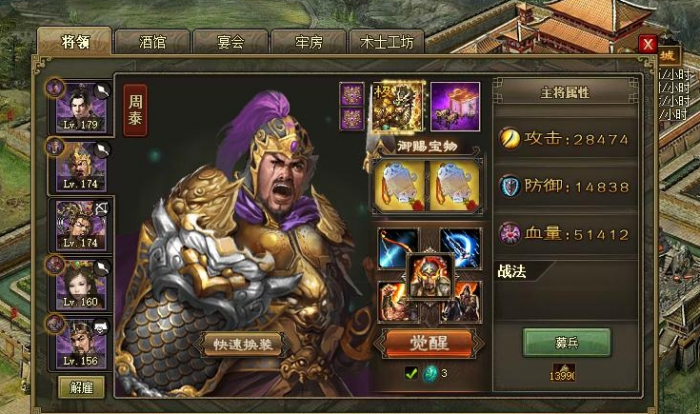Viewport: 700px width, 414px height.
Task: Switch to the 将领 generals tab
Action: click(74, 42)
